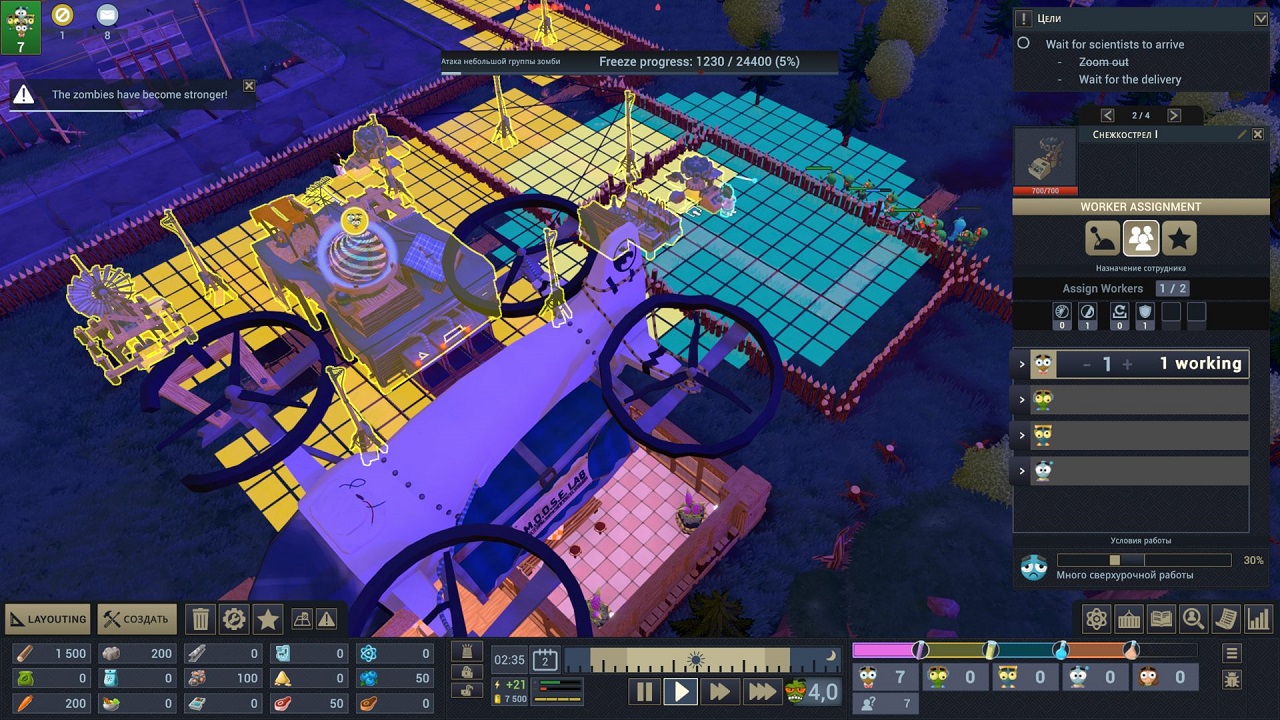Select the trash can demolish tool

coord(201,620)
